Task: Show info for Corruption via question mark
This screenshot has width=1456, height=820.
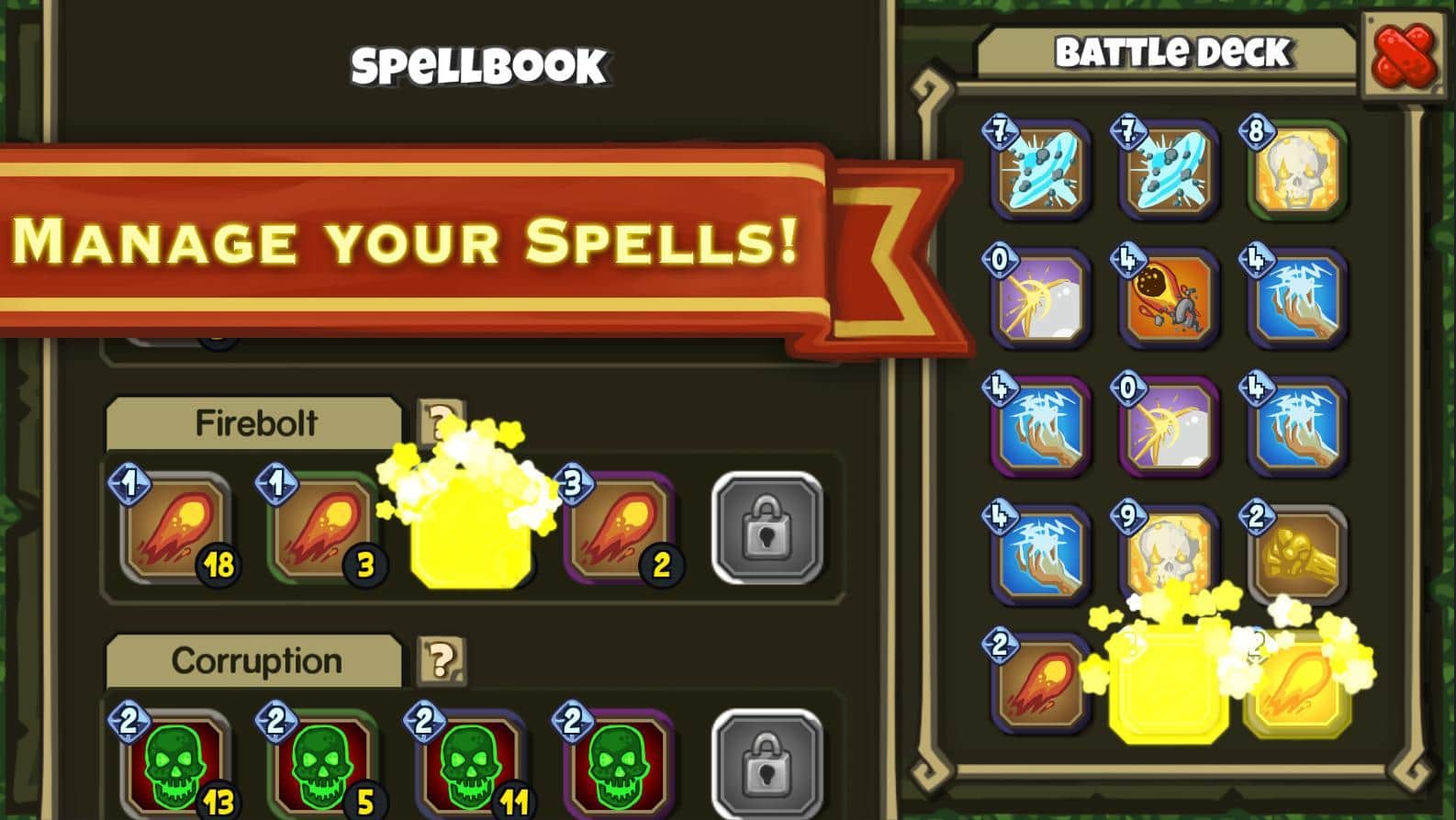Action: 441,658
